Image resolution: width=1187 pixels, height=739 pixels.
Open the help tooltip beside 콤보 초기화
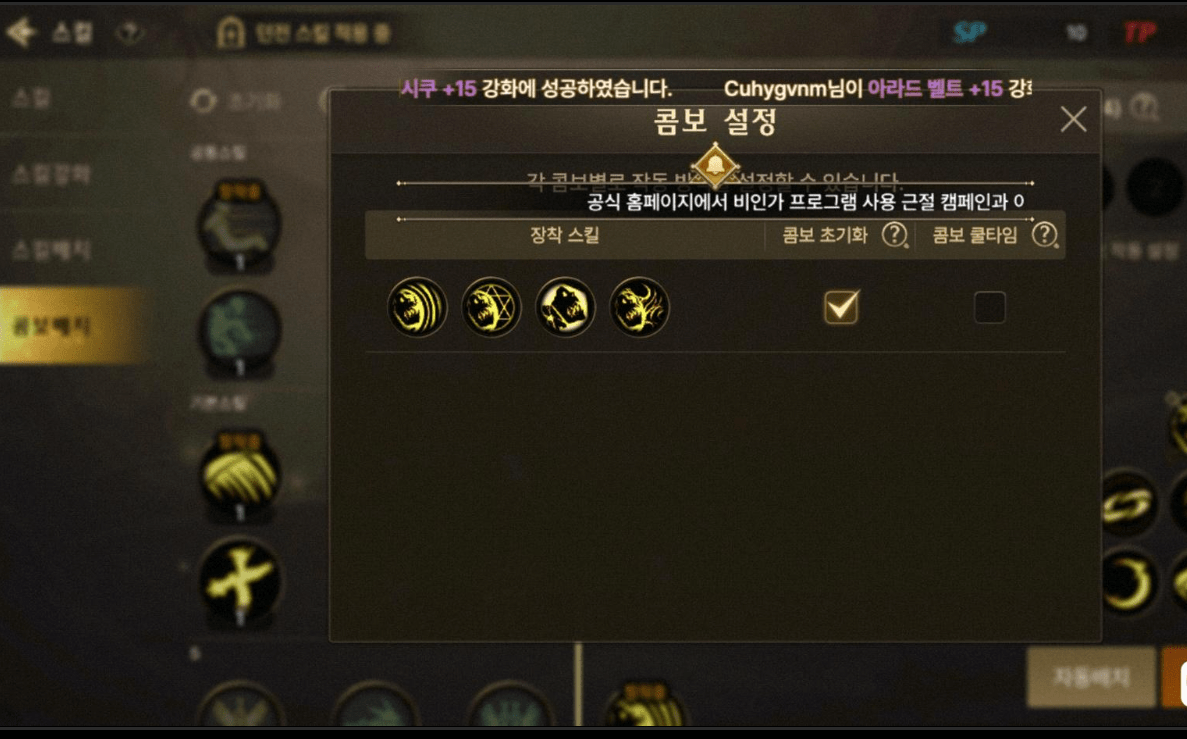pos(894,236)
